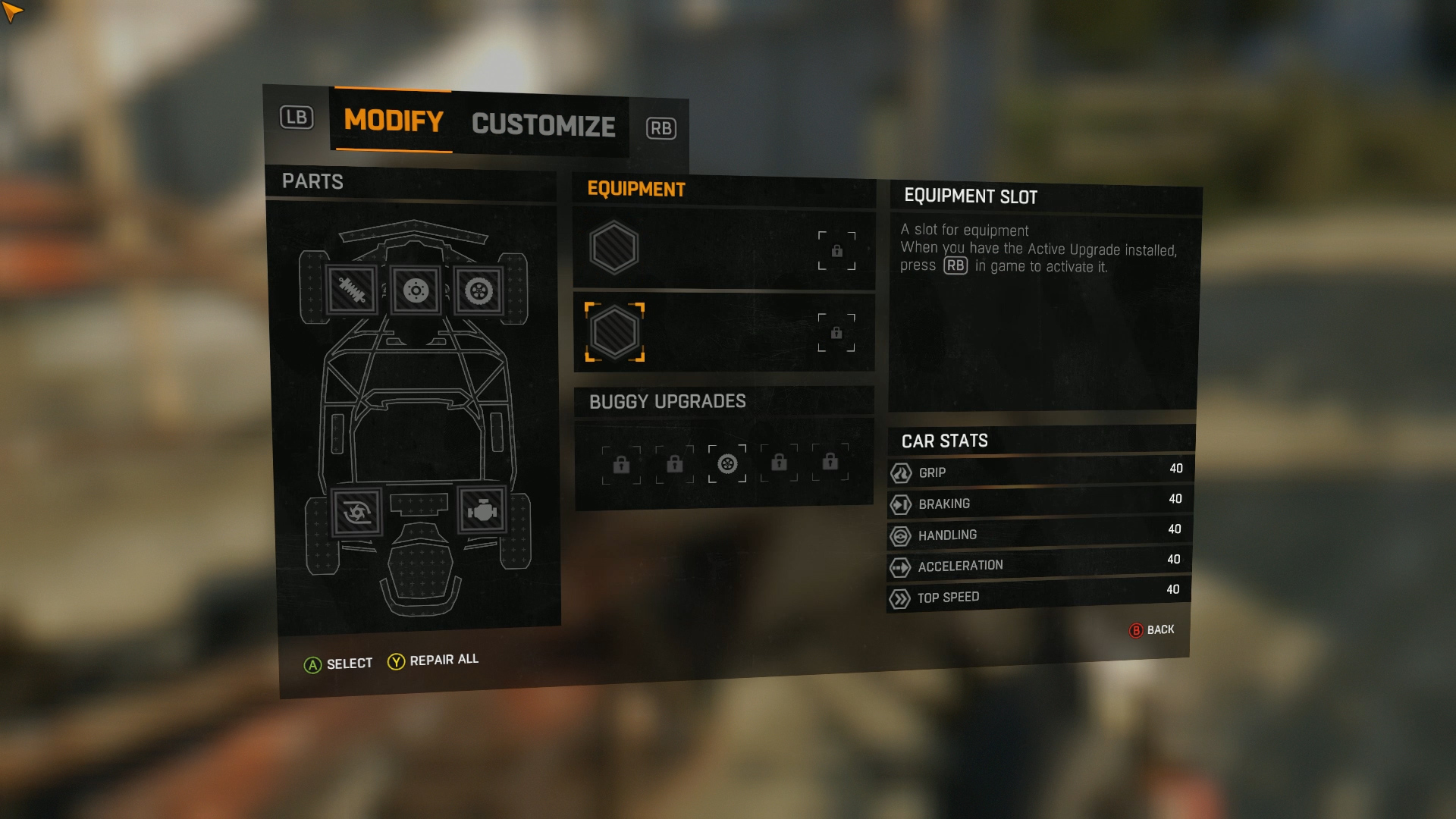Choose the brake disc part slot

pyautogui.click(x=416, y=290)
